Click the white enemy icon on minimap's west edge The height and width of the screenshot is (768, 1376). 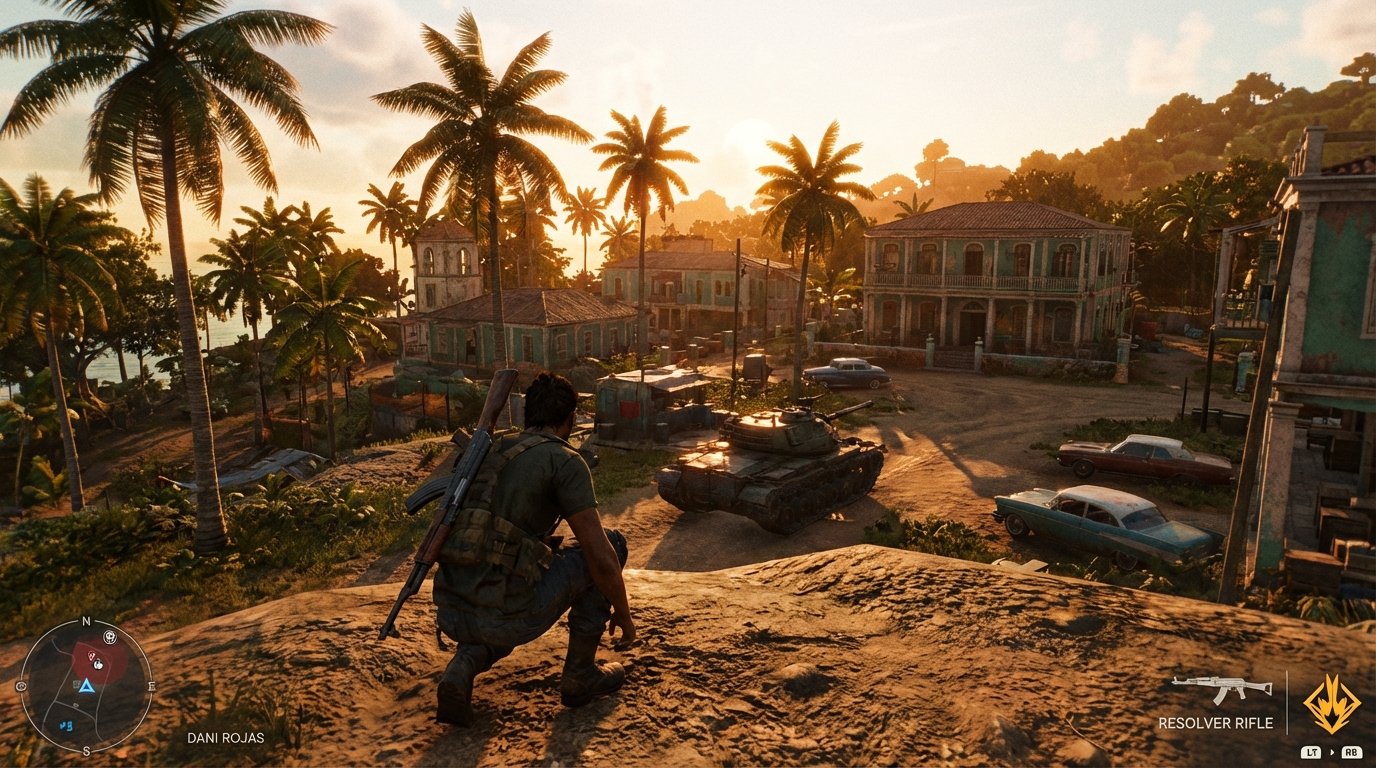click(x=21, y=687)
